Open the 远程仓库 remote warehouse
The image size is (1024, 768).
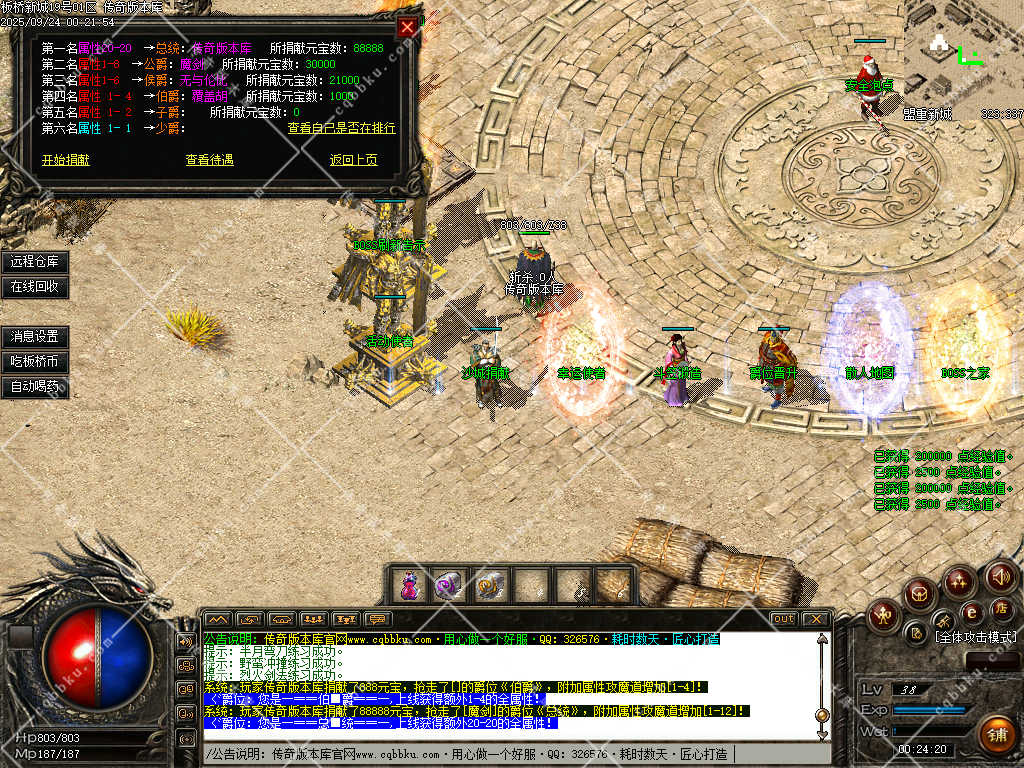click(x=35, y=262)
